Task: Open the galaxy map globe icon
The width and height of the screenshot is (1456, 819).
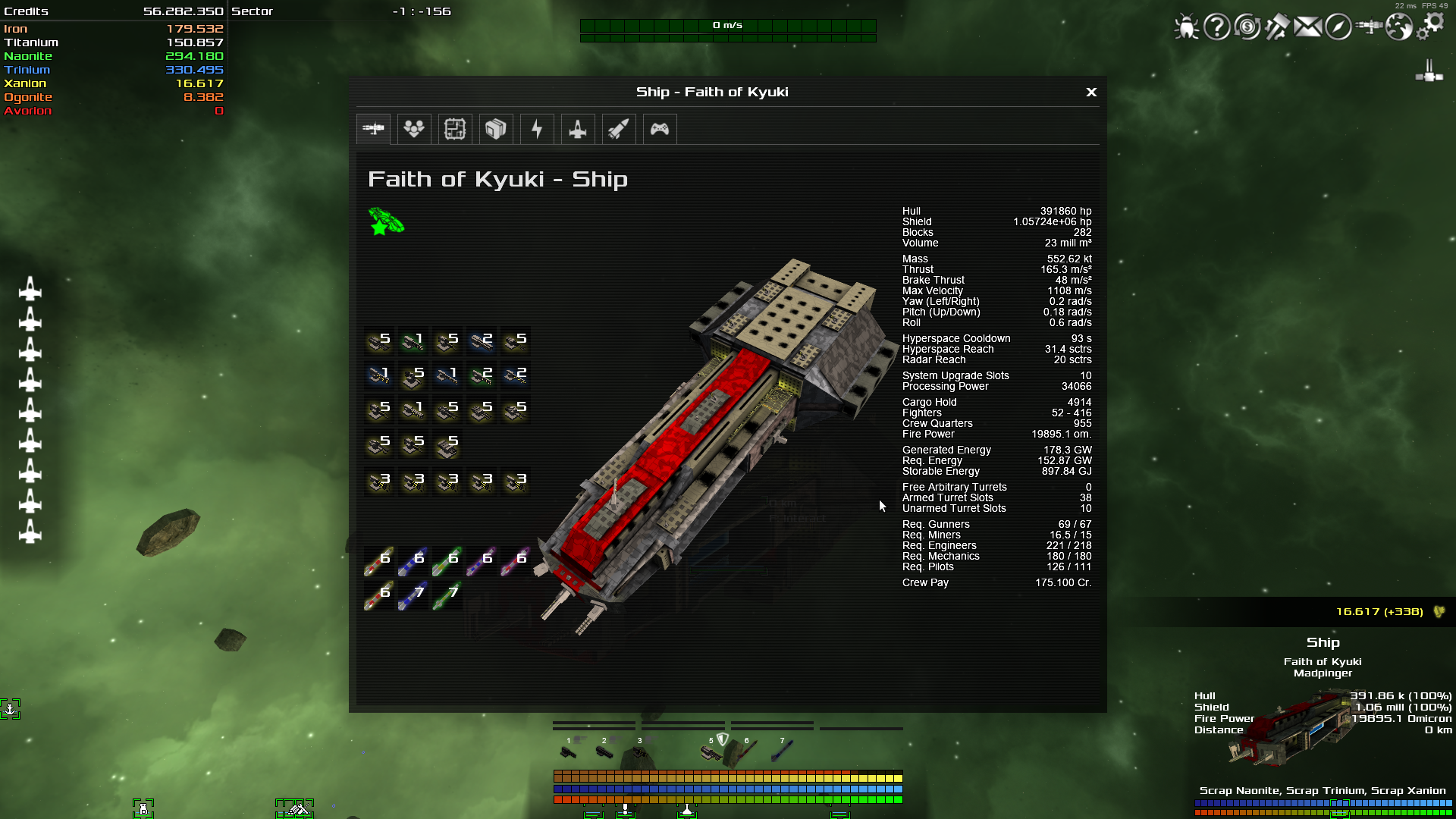Action: [x=1398, y=27]
